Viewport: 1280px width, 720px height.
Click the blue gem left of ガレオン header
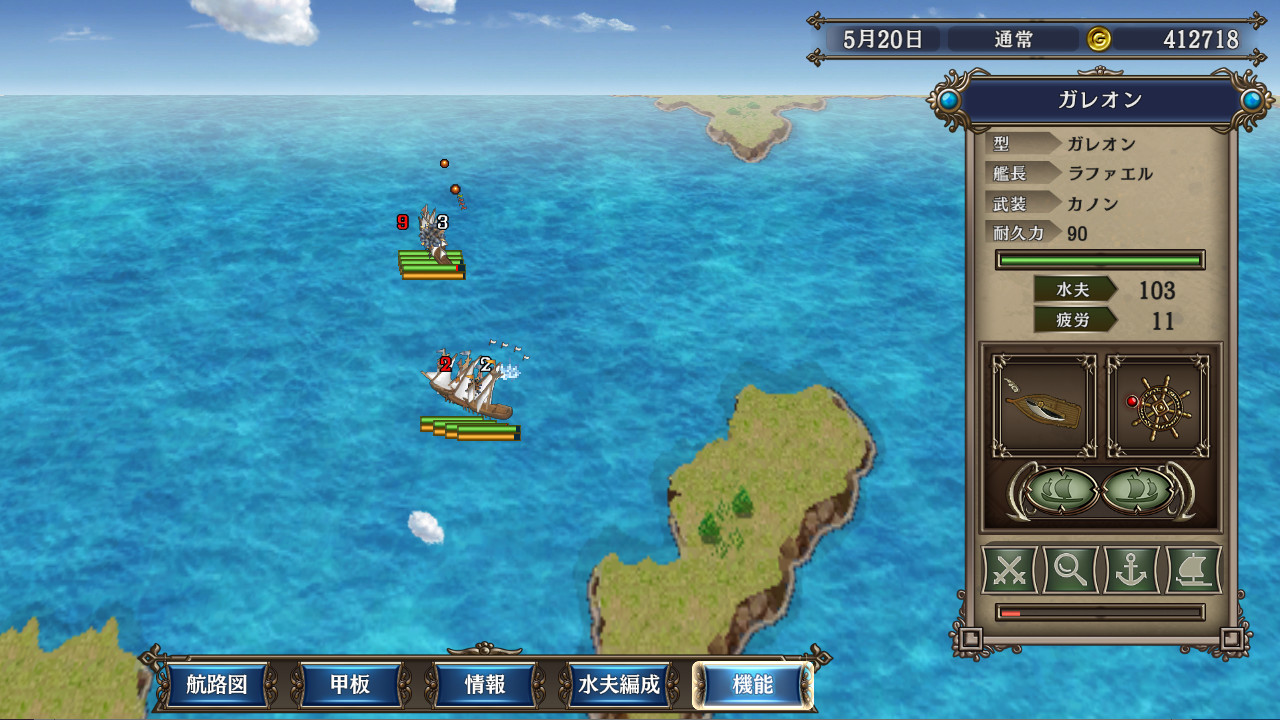click(950, 99)
